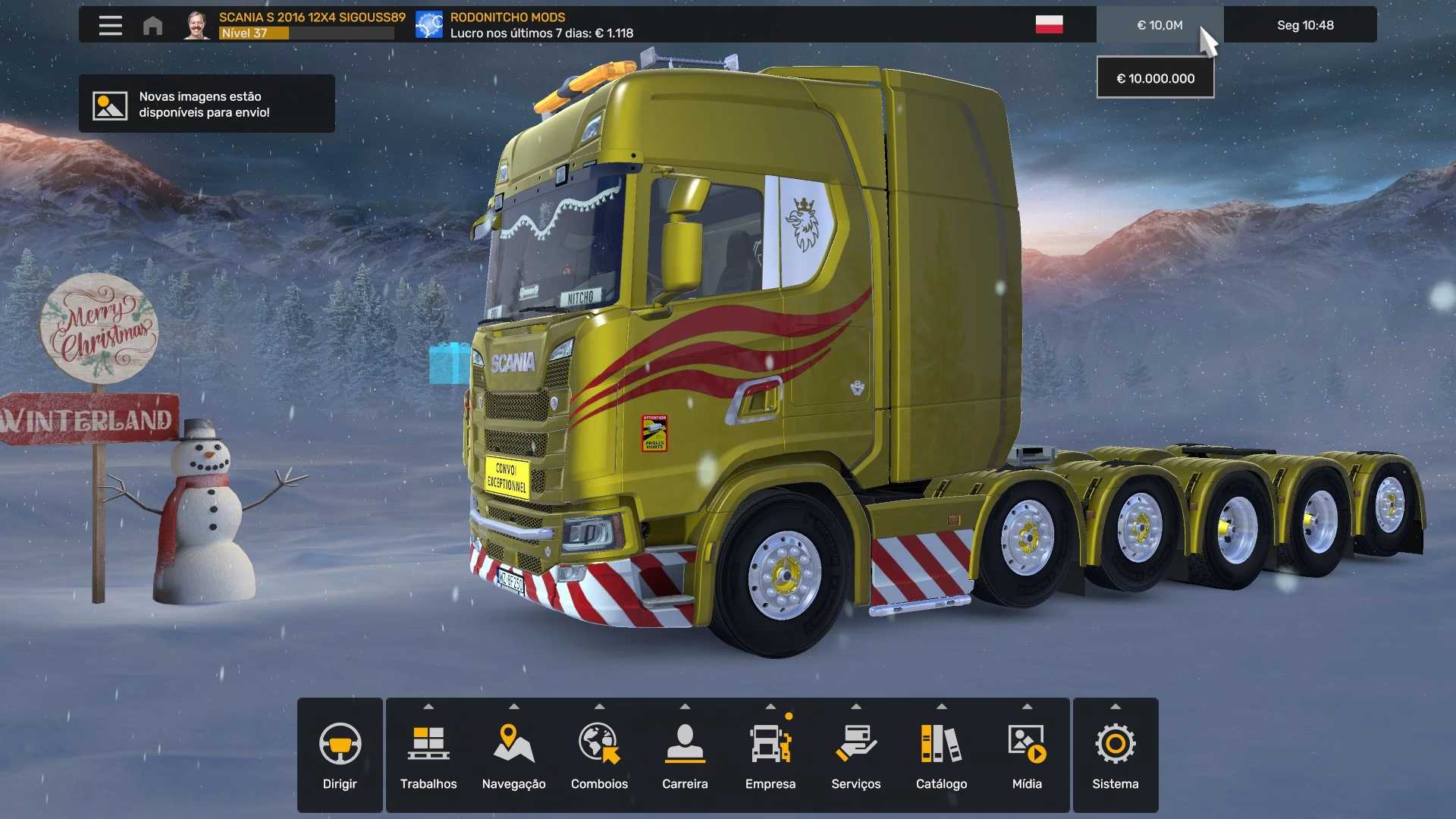Open the driver profile portrait
This screenshot has height=819, width=1456.
(x=197, y=25)
